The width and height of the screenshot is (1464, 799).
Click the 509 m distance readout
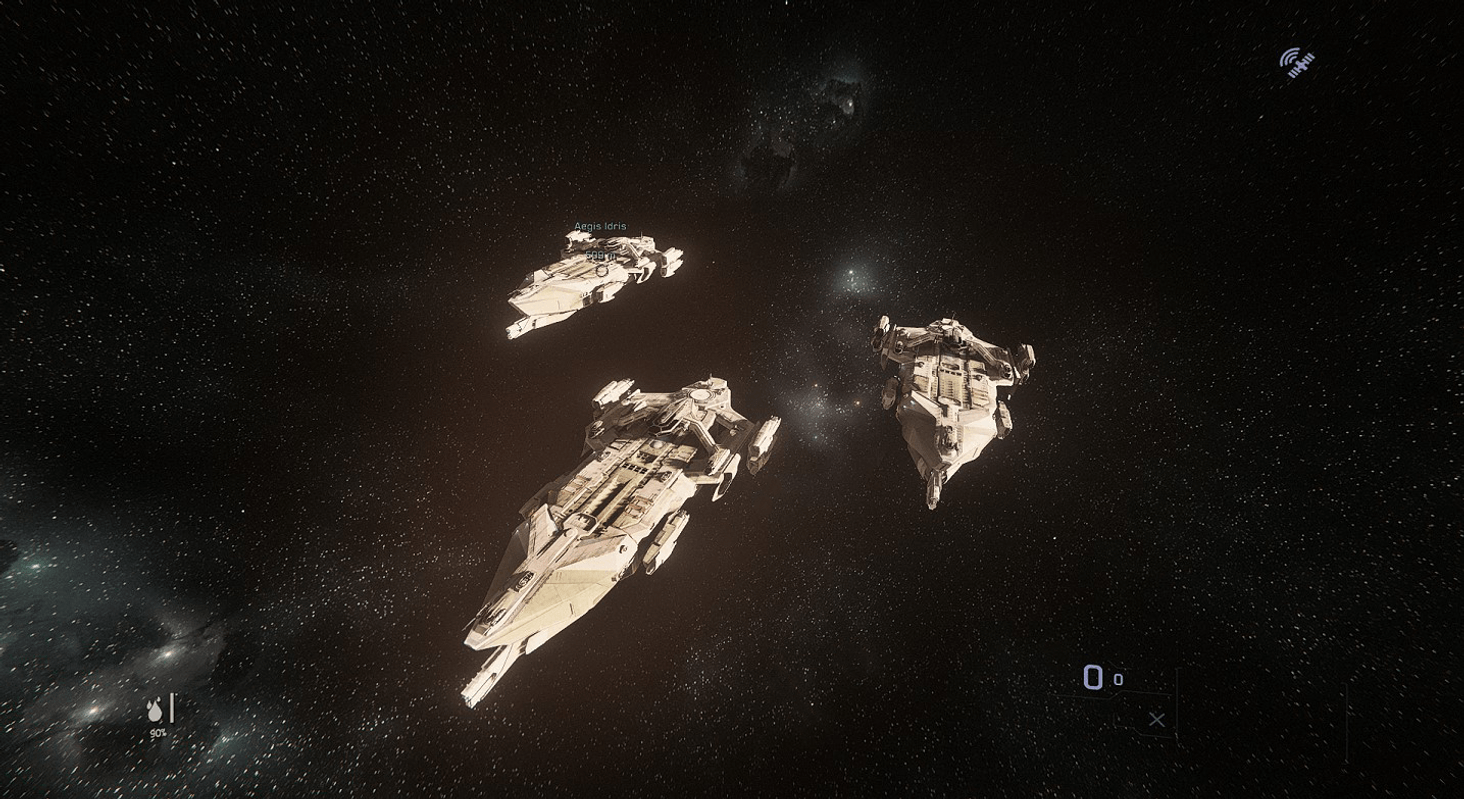click(x=599, y=255)
